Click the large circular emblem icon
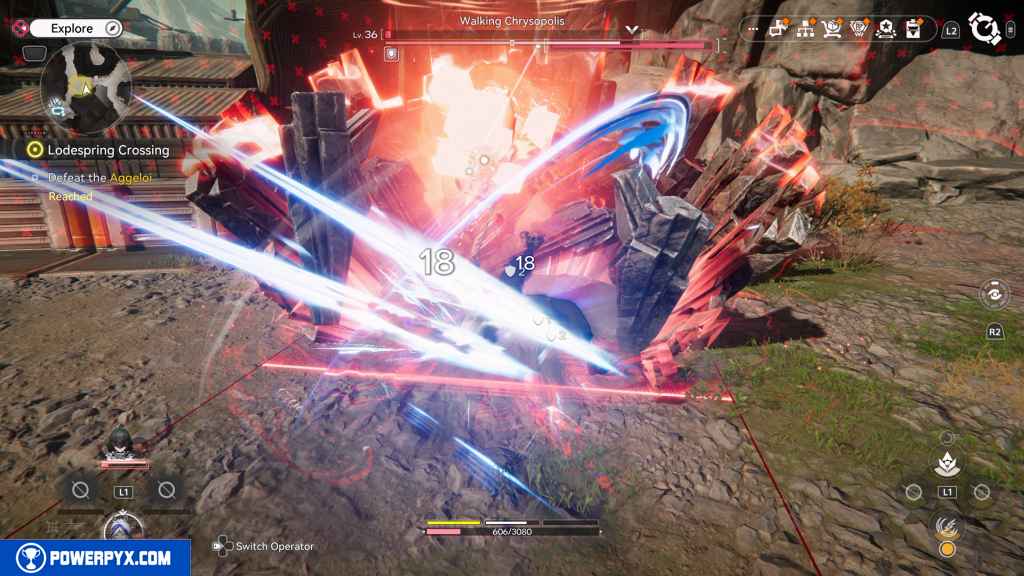The height and width of the screenshot is (576, 1024). [985, 29]
